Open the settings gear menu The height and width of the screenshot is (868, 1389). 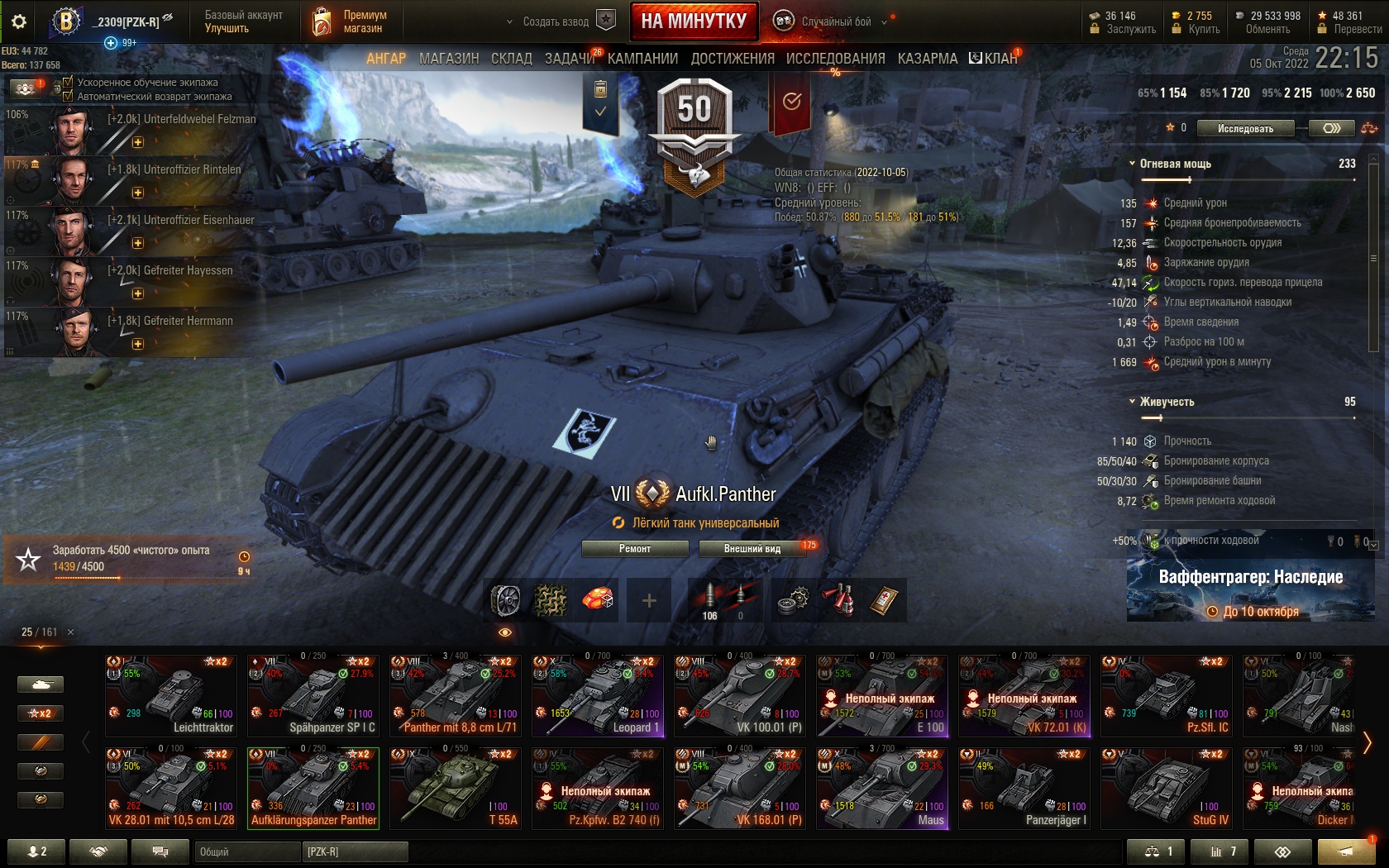pos(18,21)
